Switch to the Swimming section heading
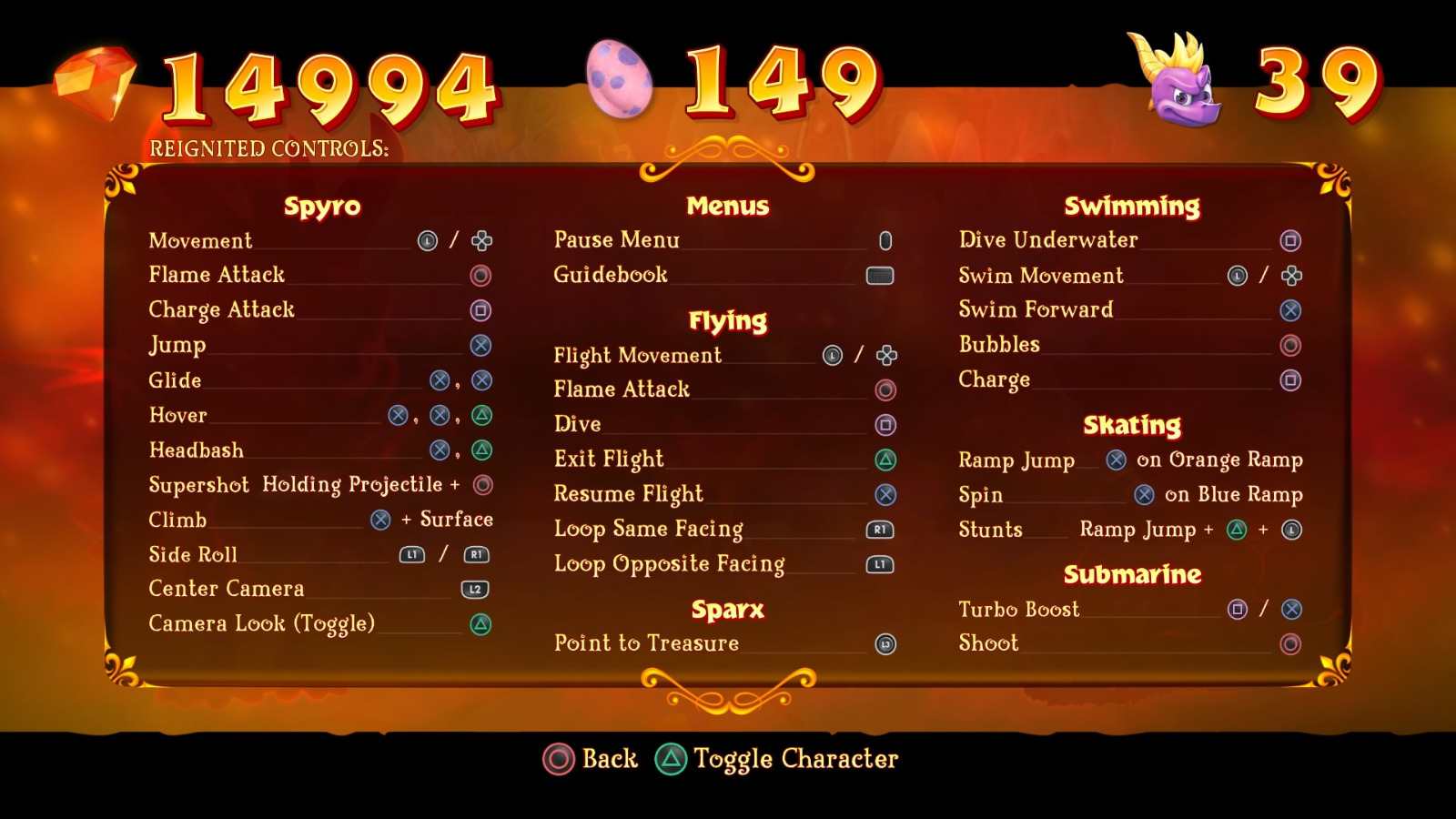 coord(1133,206)
